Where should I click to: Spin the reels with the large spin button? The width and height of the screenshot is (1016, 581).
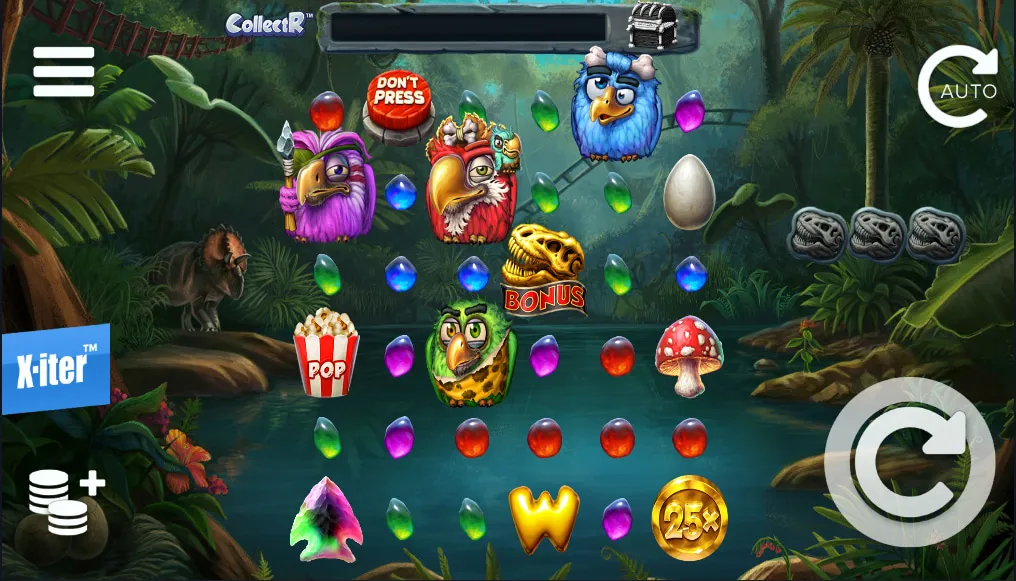(910, 462)
